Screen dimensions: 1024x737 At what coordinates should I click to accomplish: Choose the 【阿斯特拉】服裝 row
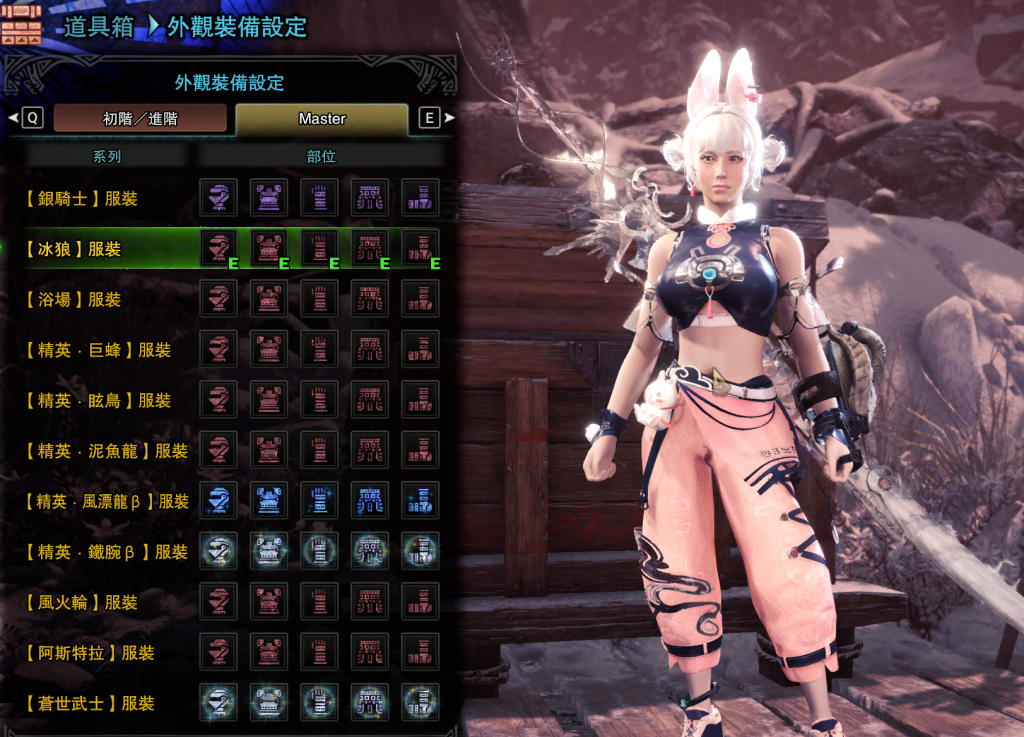89,653
